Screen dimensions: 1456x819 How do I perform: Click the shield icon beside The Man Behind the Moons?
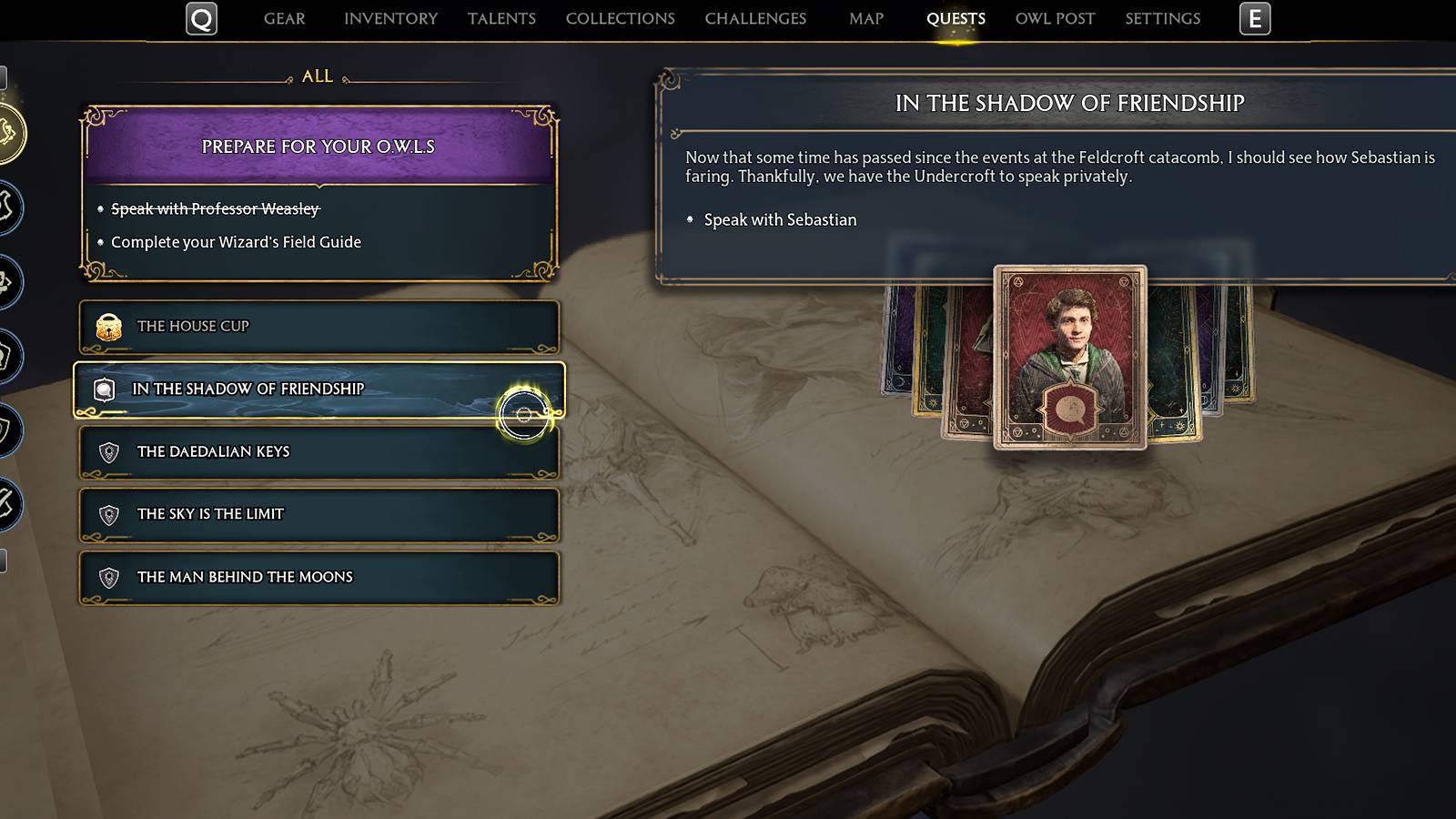(108, 576)
